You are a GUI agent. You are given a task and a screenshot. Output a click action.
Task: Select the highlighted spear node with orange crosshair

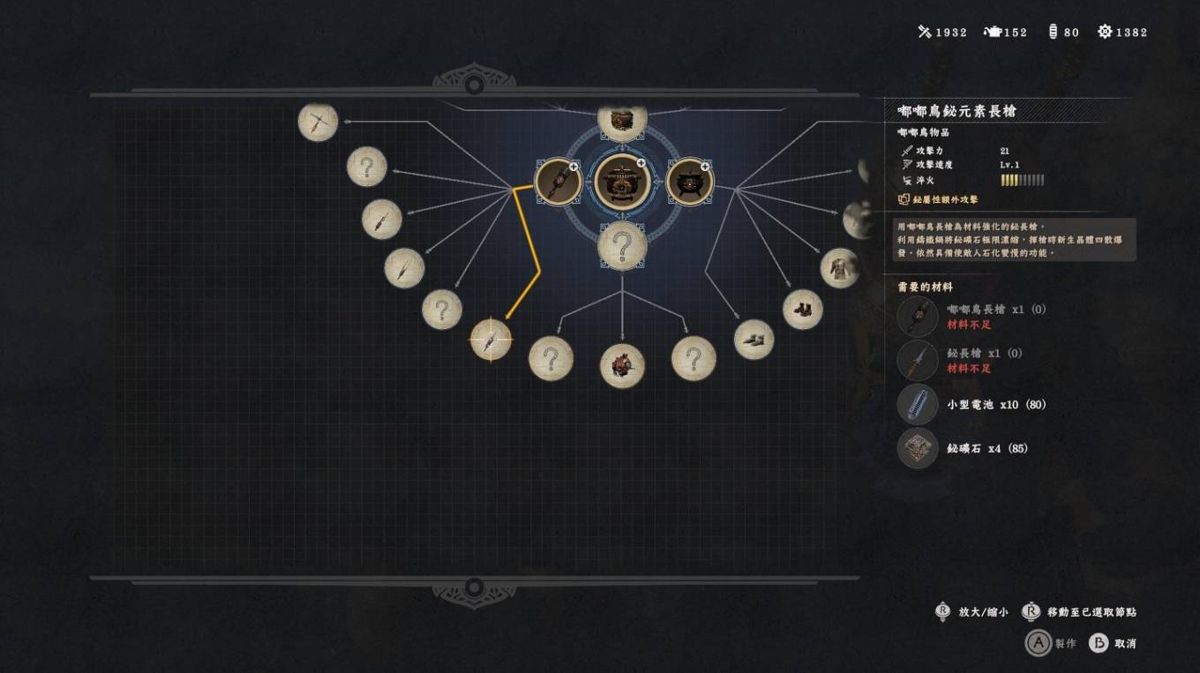click(491, 339)
